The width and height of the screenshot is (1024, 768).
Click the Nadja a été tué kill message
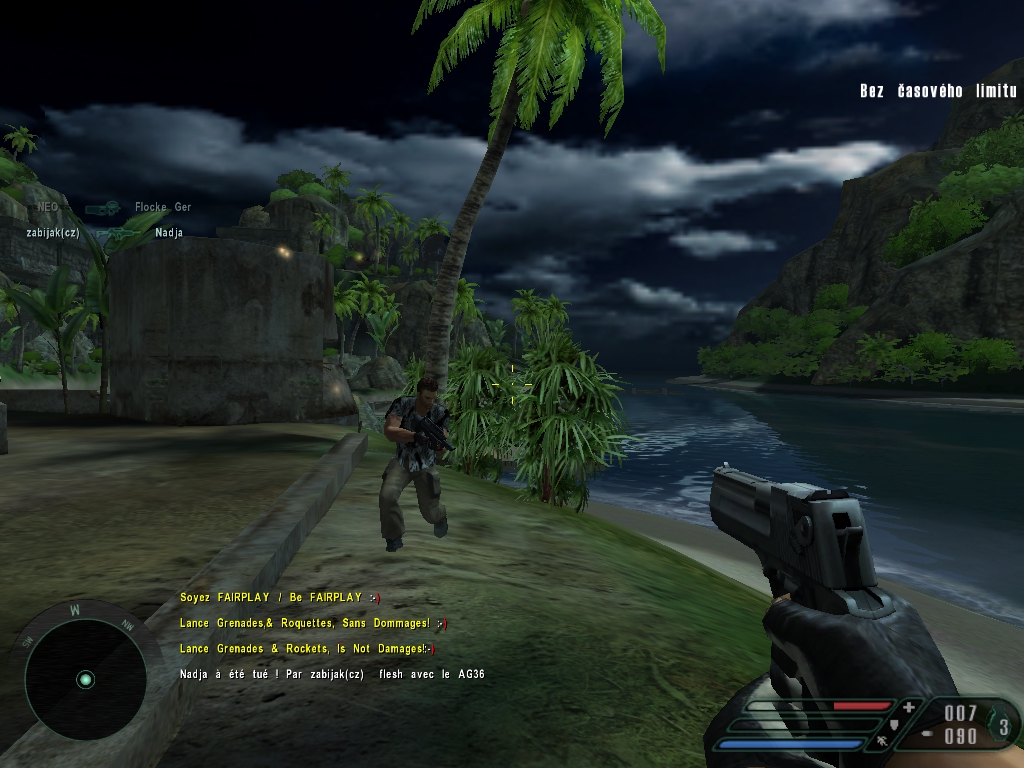pos(332,674)
